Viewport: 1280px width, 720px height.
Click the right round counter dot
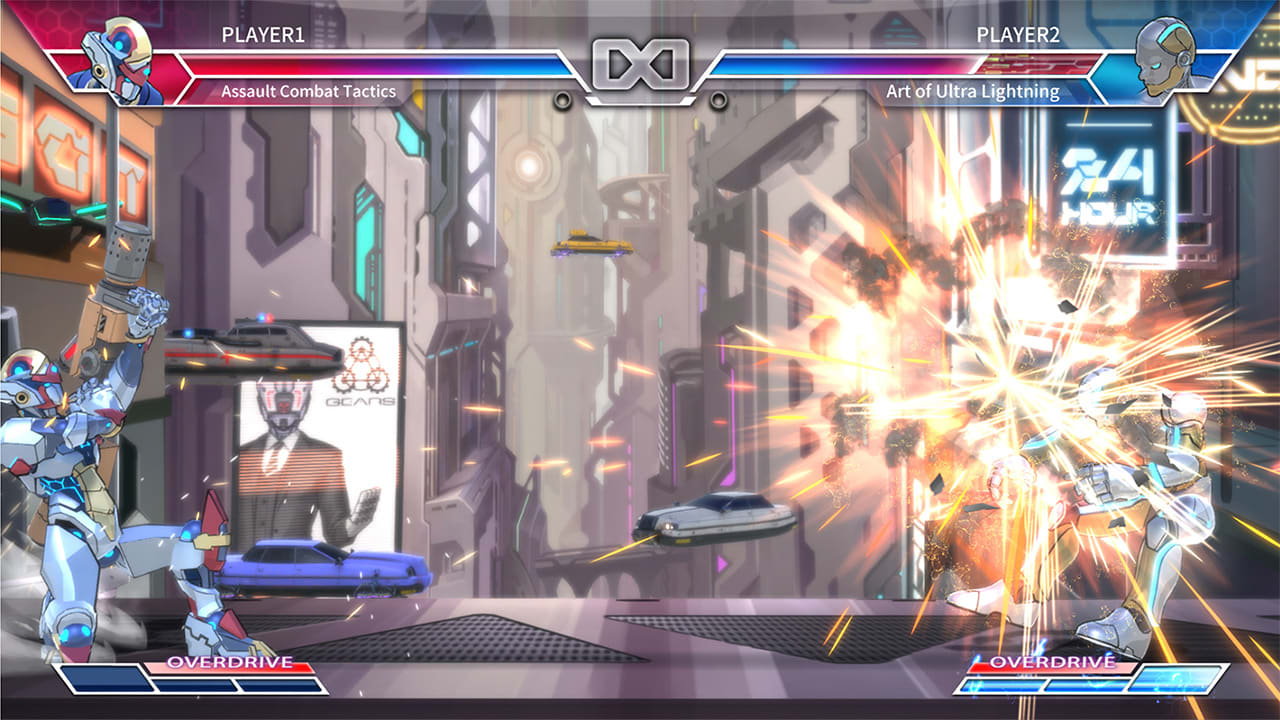coord(719,99)
